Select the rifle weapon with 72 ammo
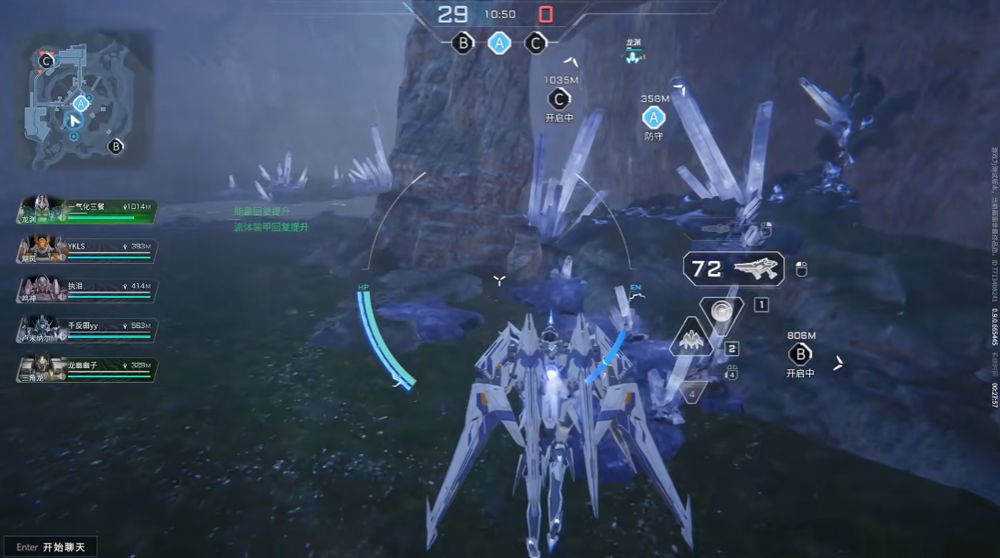Image resolution: width=1000 pixels, height=558 pixels. point(747,268)
